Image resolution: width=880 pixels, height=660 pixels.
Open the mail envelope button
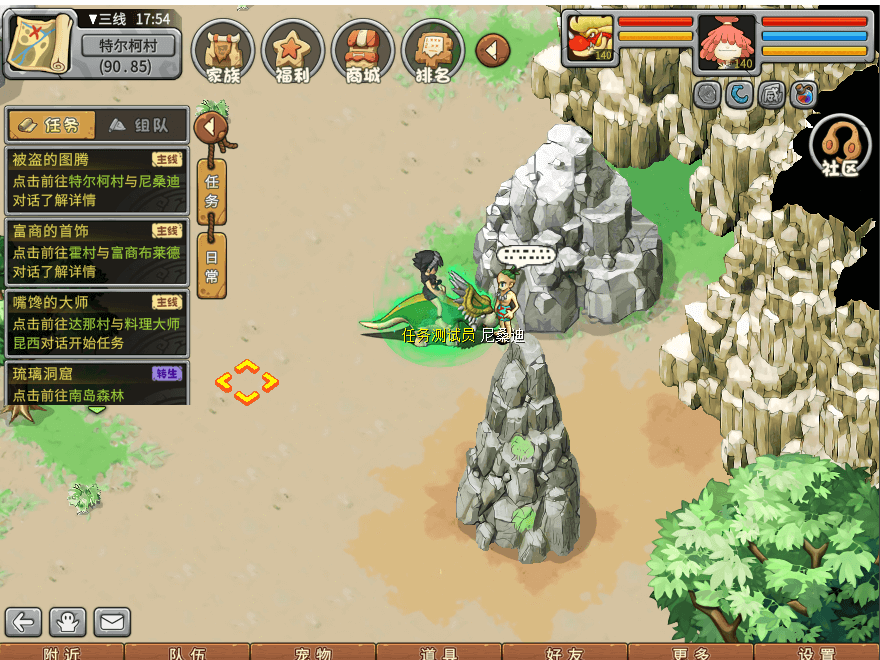pyautogui.click(x=112, y=622)
